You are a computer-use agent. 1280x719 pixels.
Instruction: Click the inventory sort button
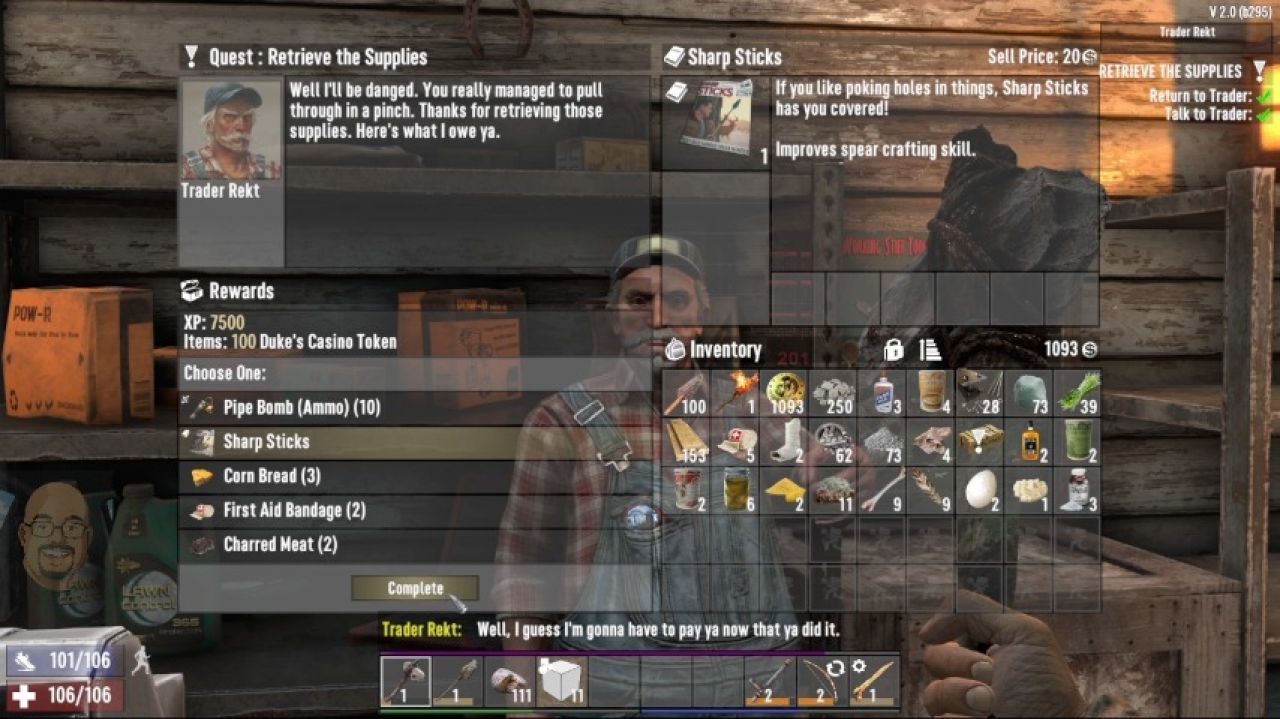pyautogui.click(x=930, y=350)
